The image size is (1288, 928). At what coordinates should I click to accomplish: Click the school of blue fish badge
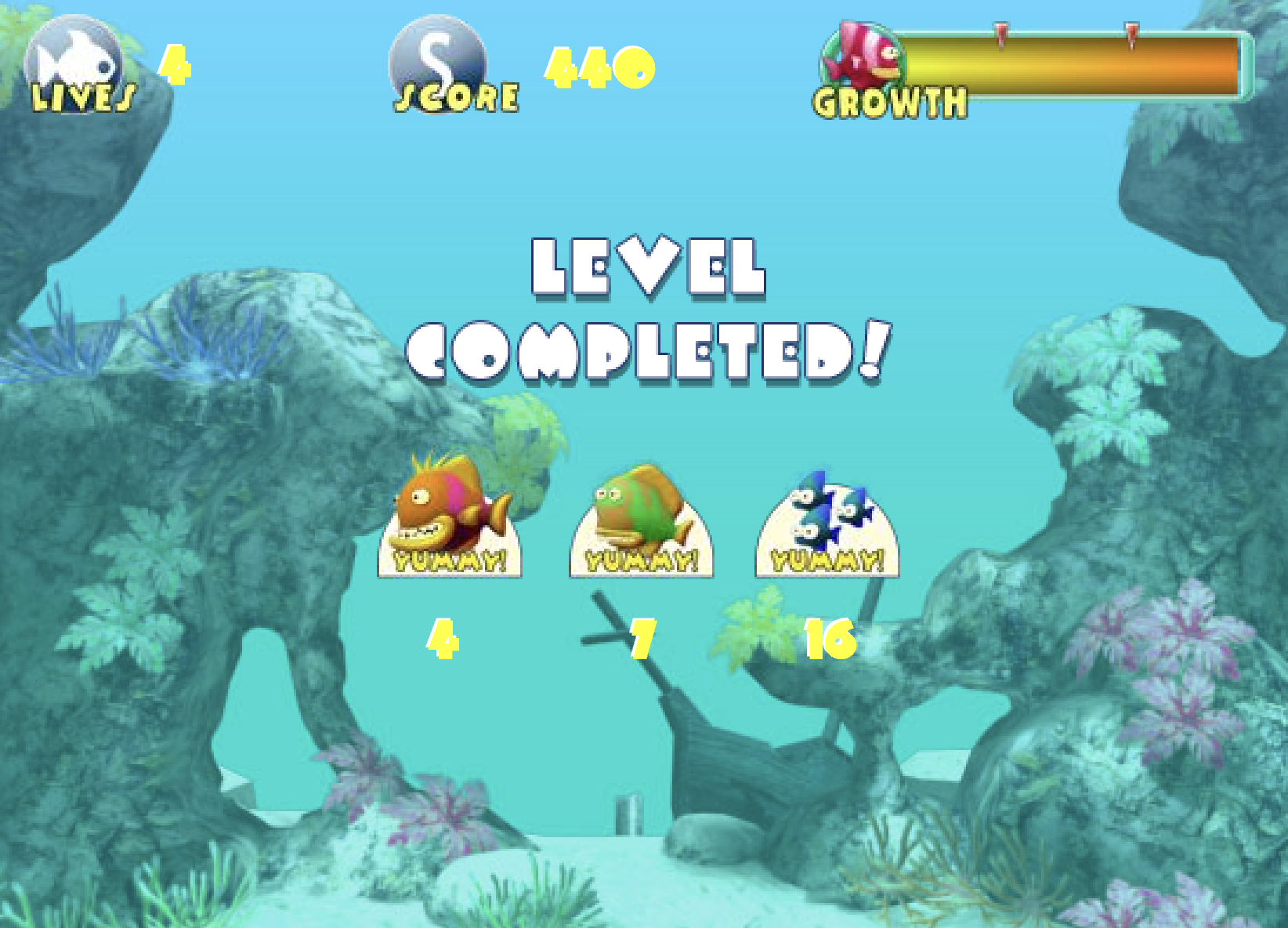827,525
